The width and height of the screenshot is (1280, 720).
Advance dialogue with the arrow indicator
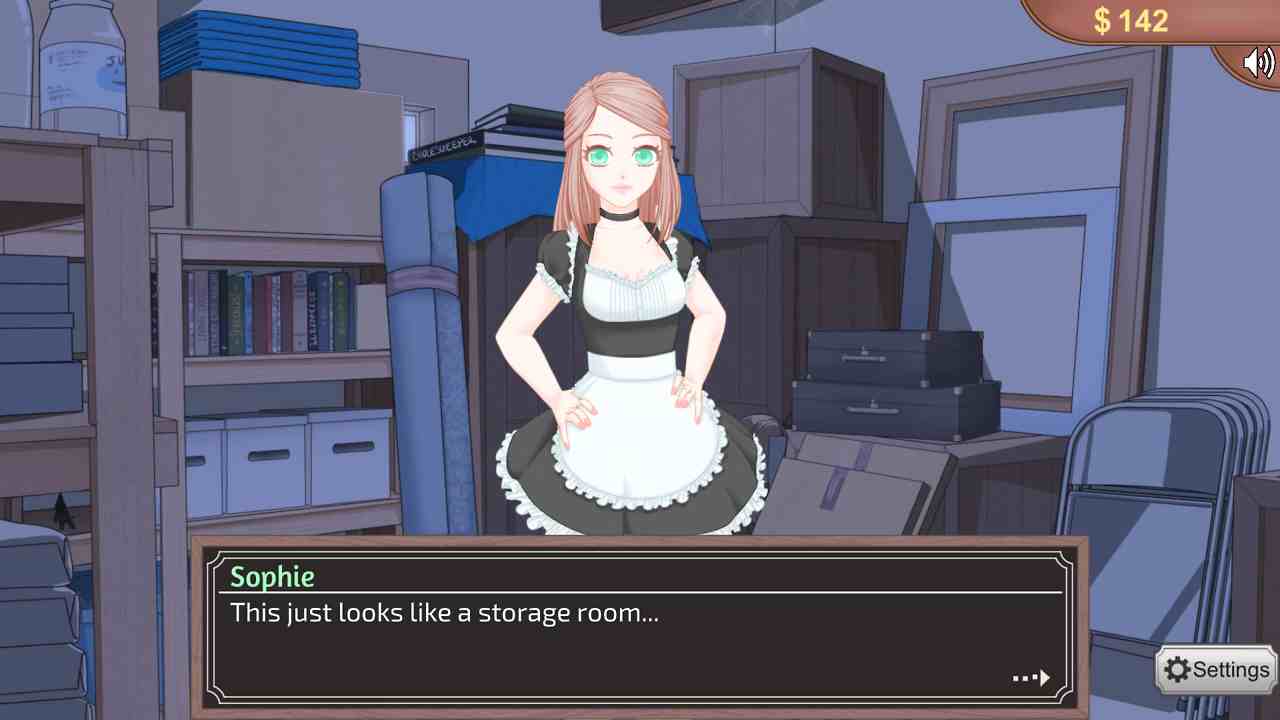tap(1031, 678)
